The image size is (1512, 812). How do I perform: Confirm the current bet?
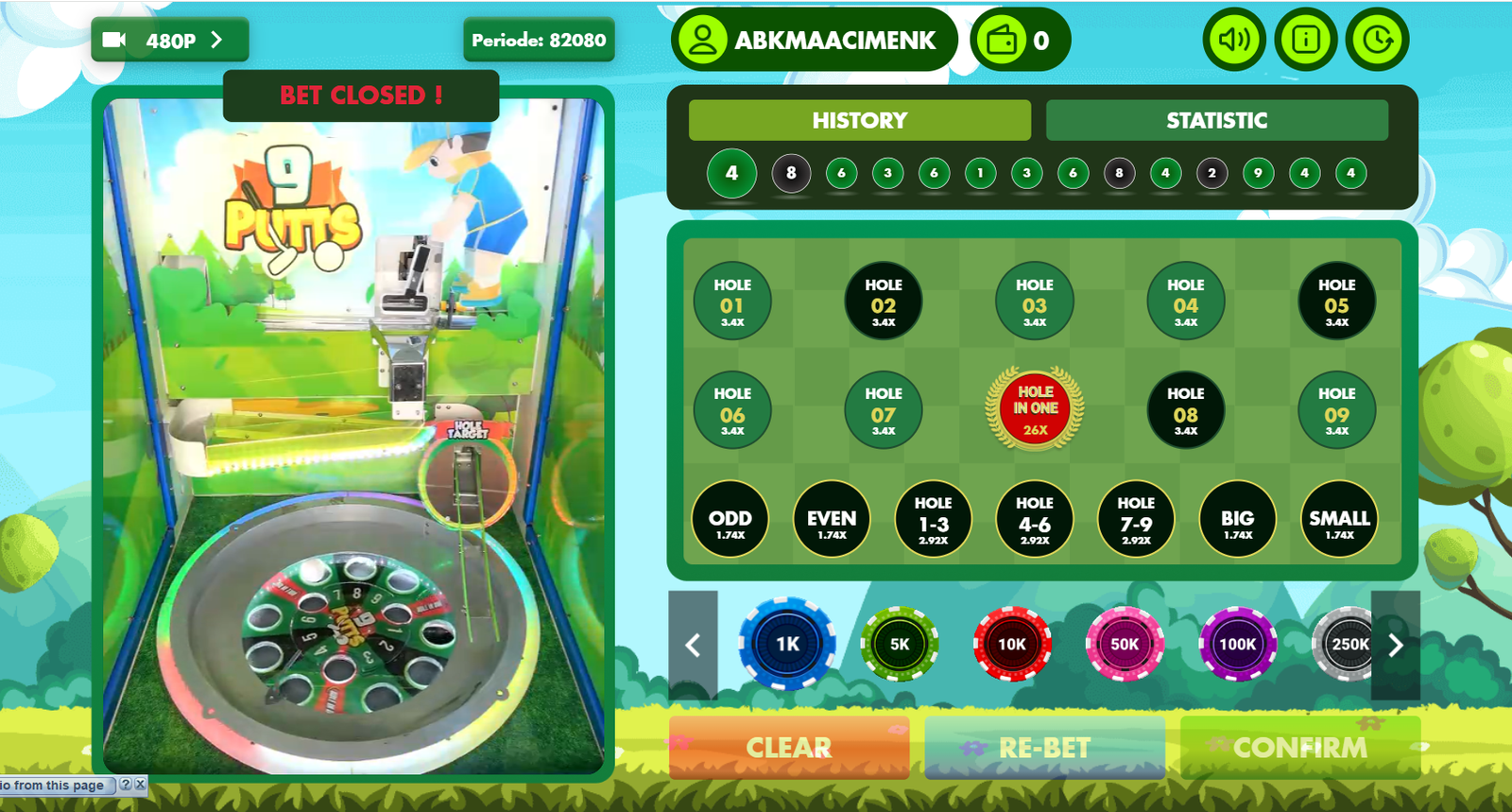coord(1299,748)
